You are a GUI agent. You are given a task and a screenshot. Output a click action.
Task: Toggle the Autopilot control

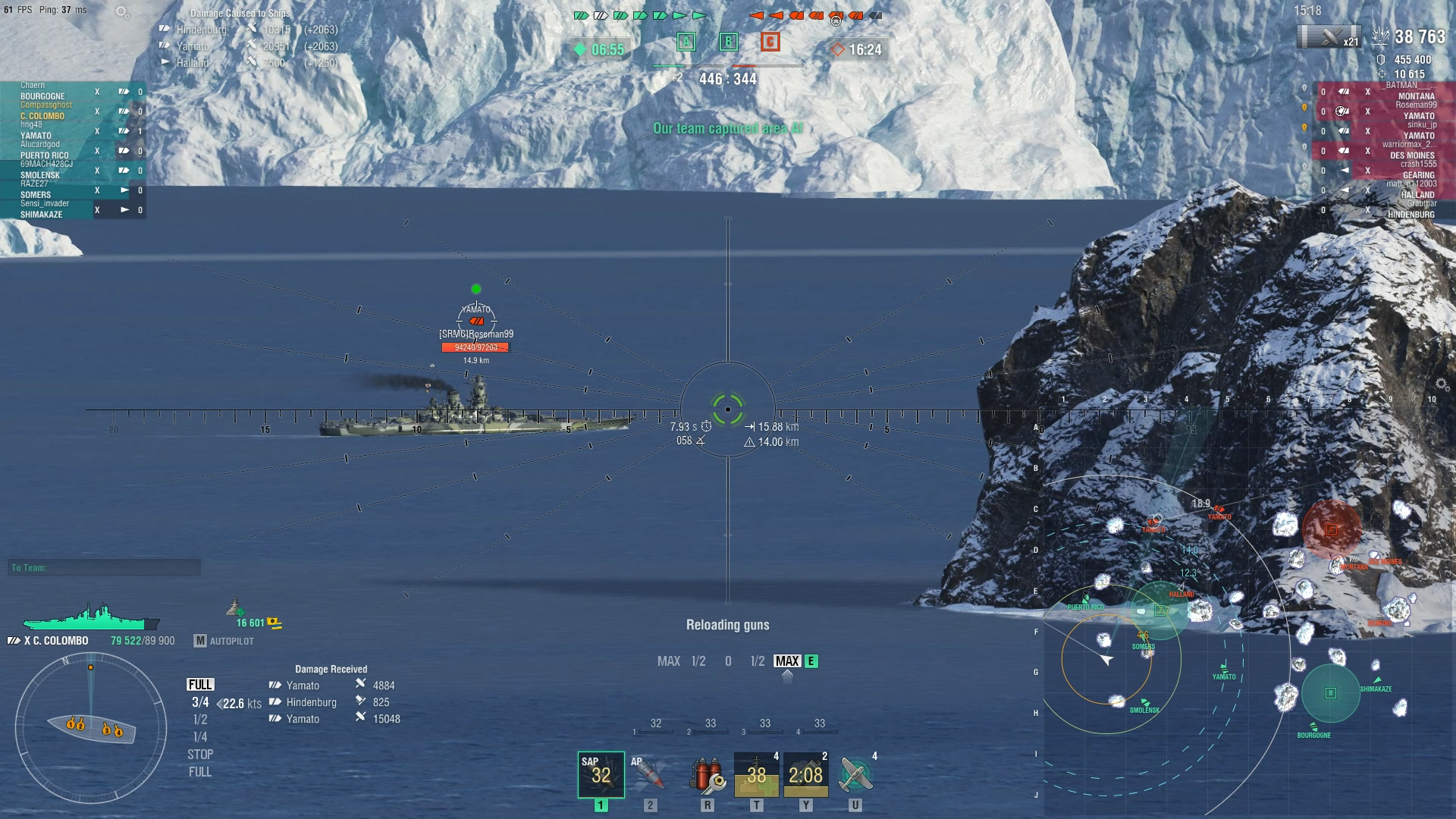pyautogui.click(x=224, y=642)
